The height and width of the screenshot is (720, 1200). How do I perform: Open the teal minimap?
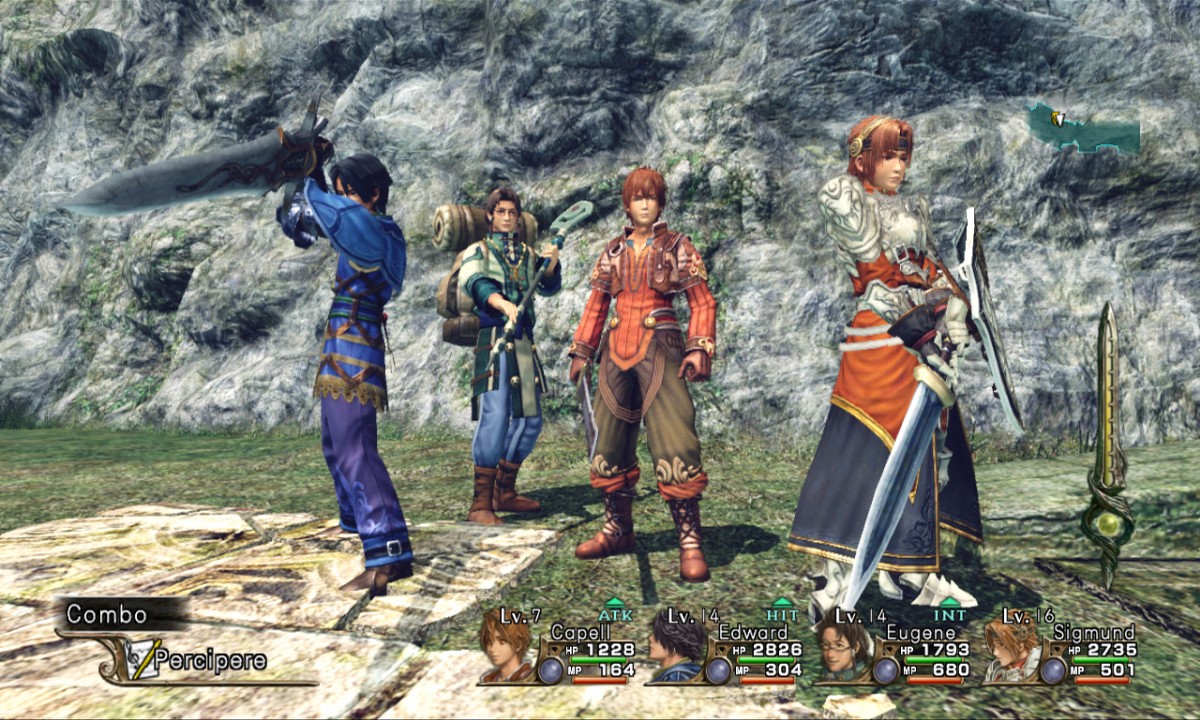click(1084, 130)
